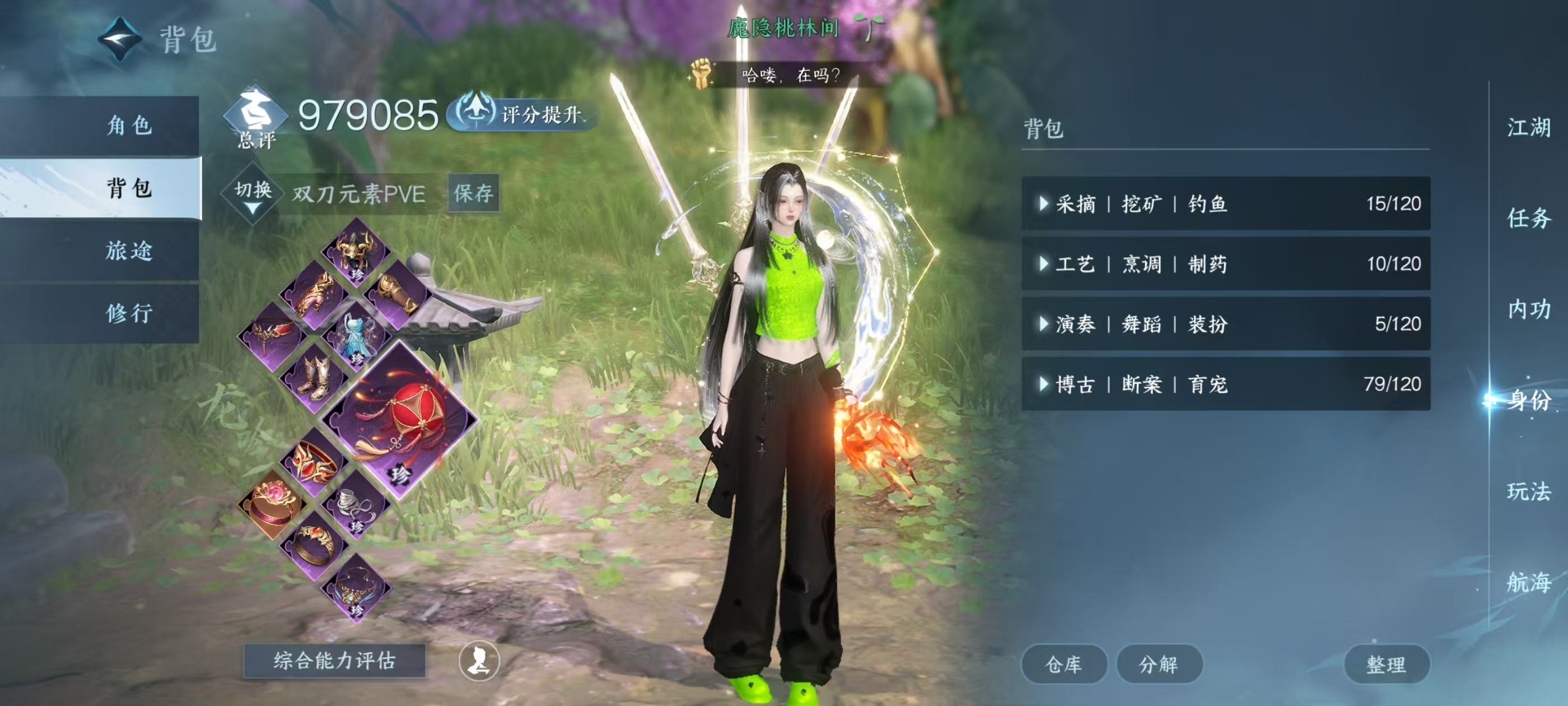Switch to the 江湖 side category
The image size is (1568, 706).
1528,127
